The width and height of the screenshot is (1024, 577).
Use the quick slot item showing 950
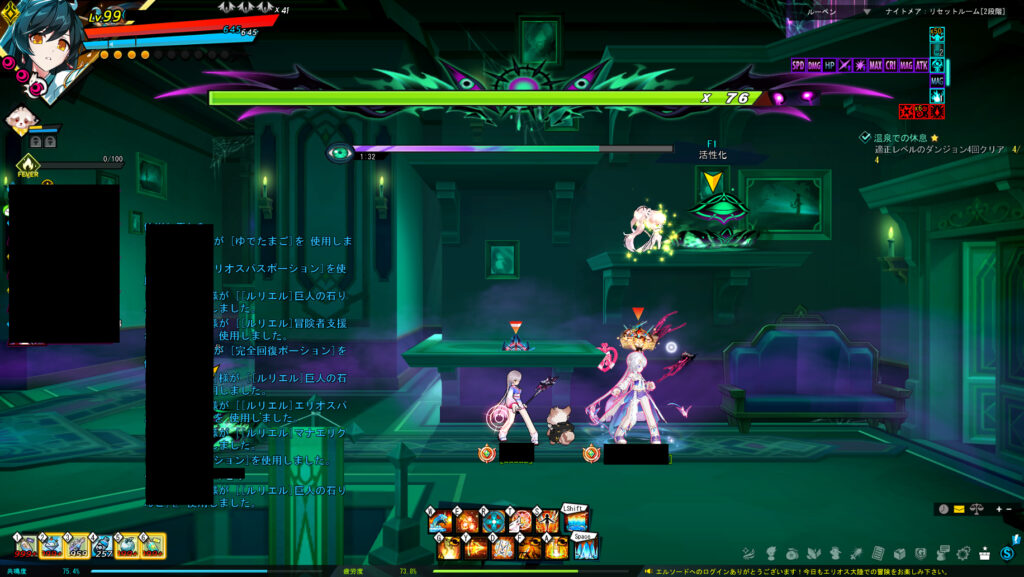pos(76,545)
